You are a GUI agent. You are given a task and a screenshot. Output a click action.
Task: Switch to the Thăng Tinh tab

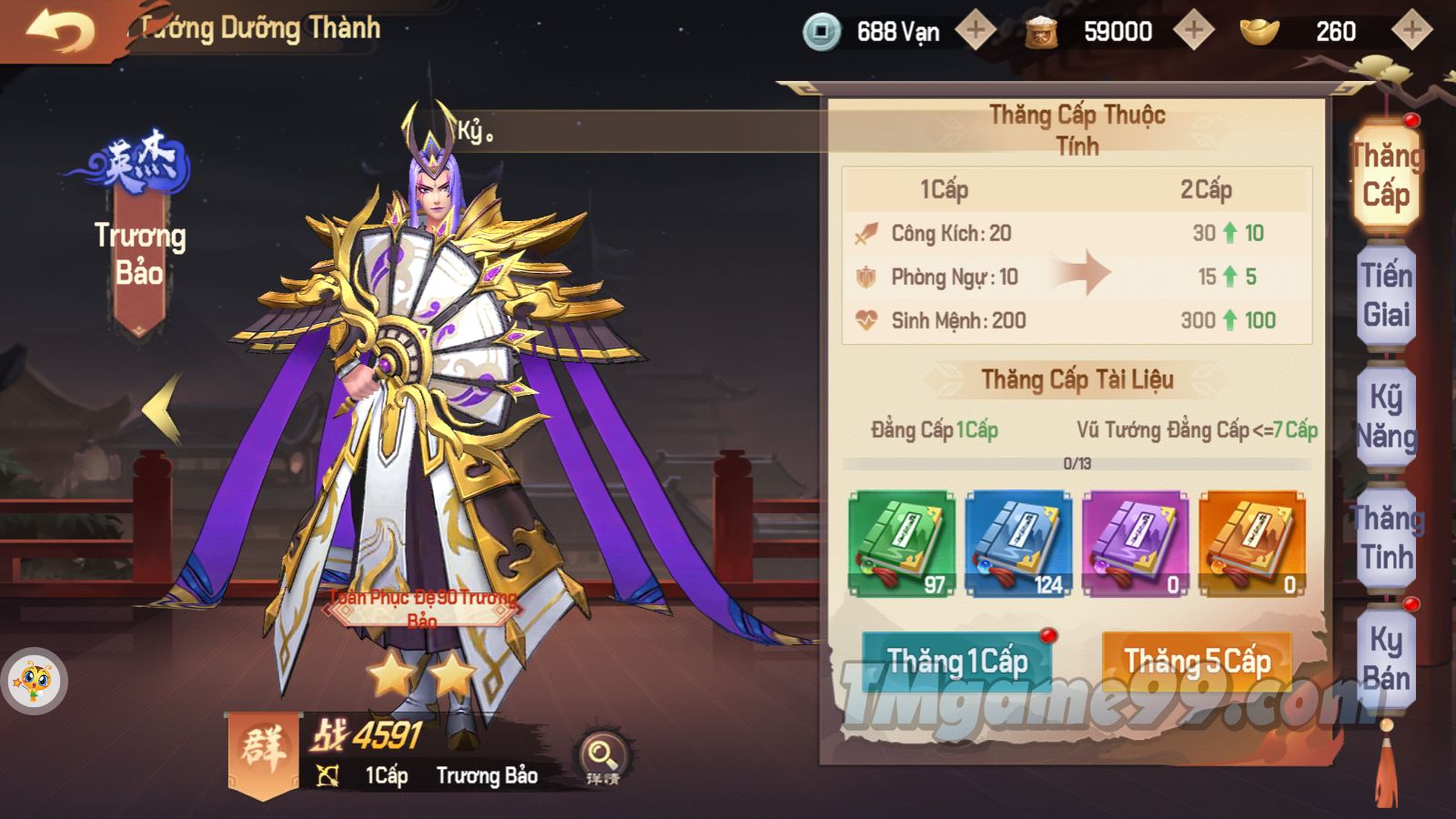[1386, 537]
